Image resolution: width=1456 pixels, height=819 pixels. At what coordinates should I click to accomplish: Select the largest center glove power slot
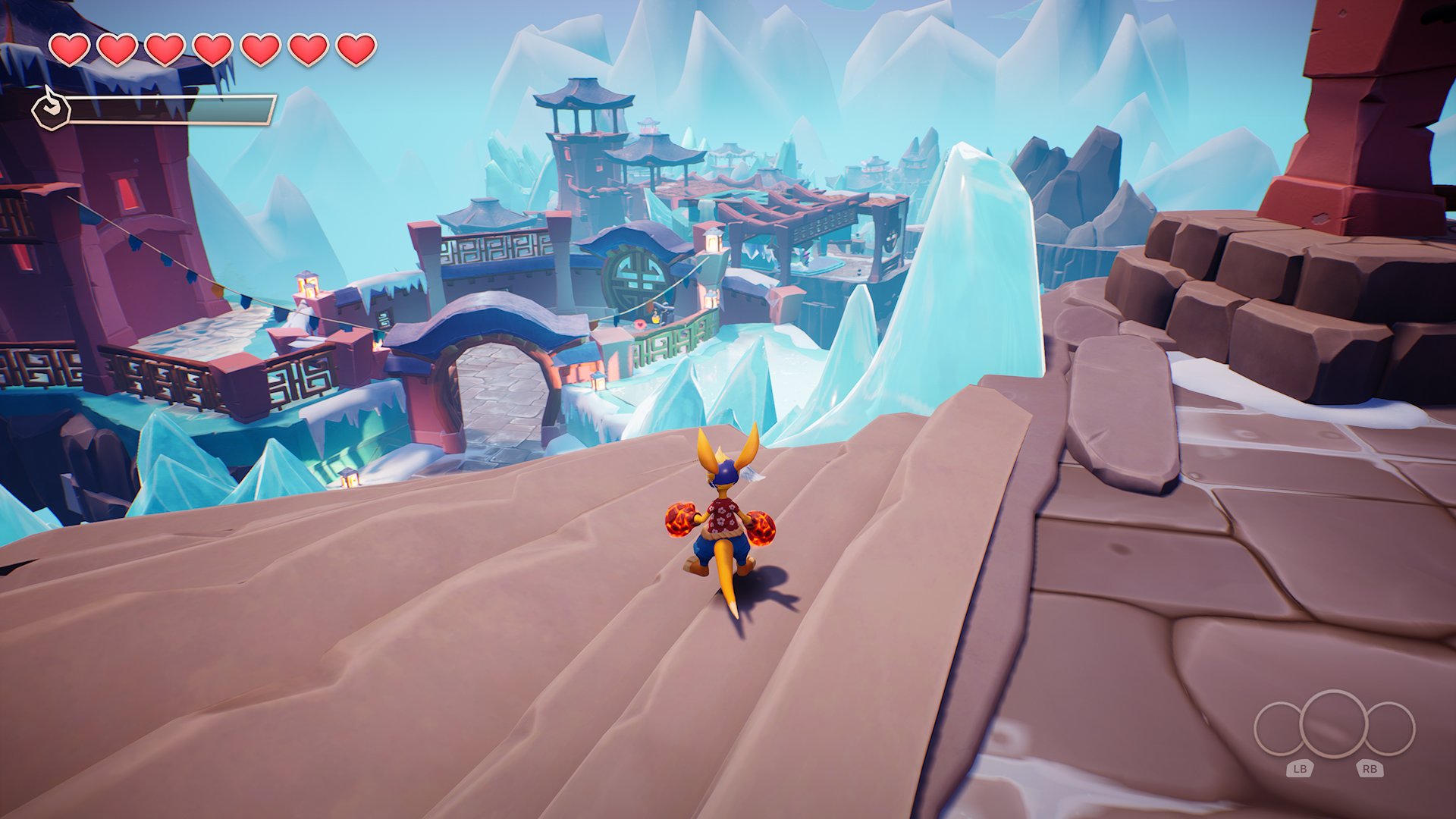(1334, 724)
